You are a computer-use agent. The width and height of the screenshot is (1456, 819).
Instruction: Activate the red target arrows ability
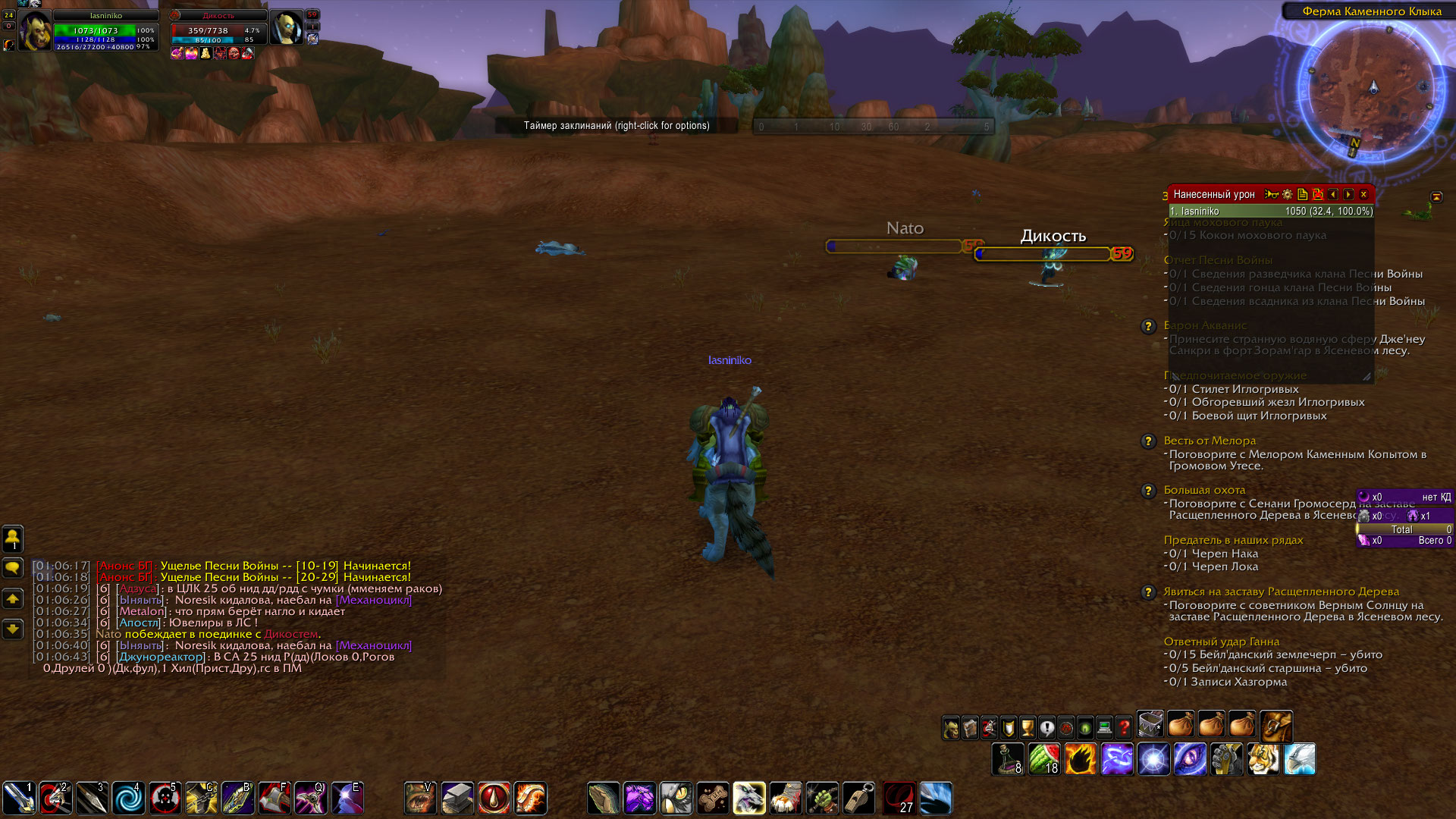[x=55, y=799]
